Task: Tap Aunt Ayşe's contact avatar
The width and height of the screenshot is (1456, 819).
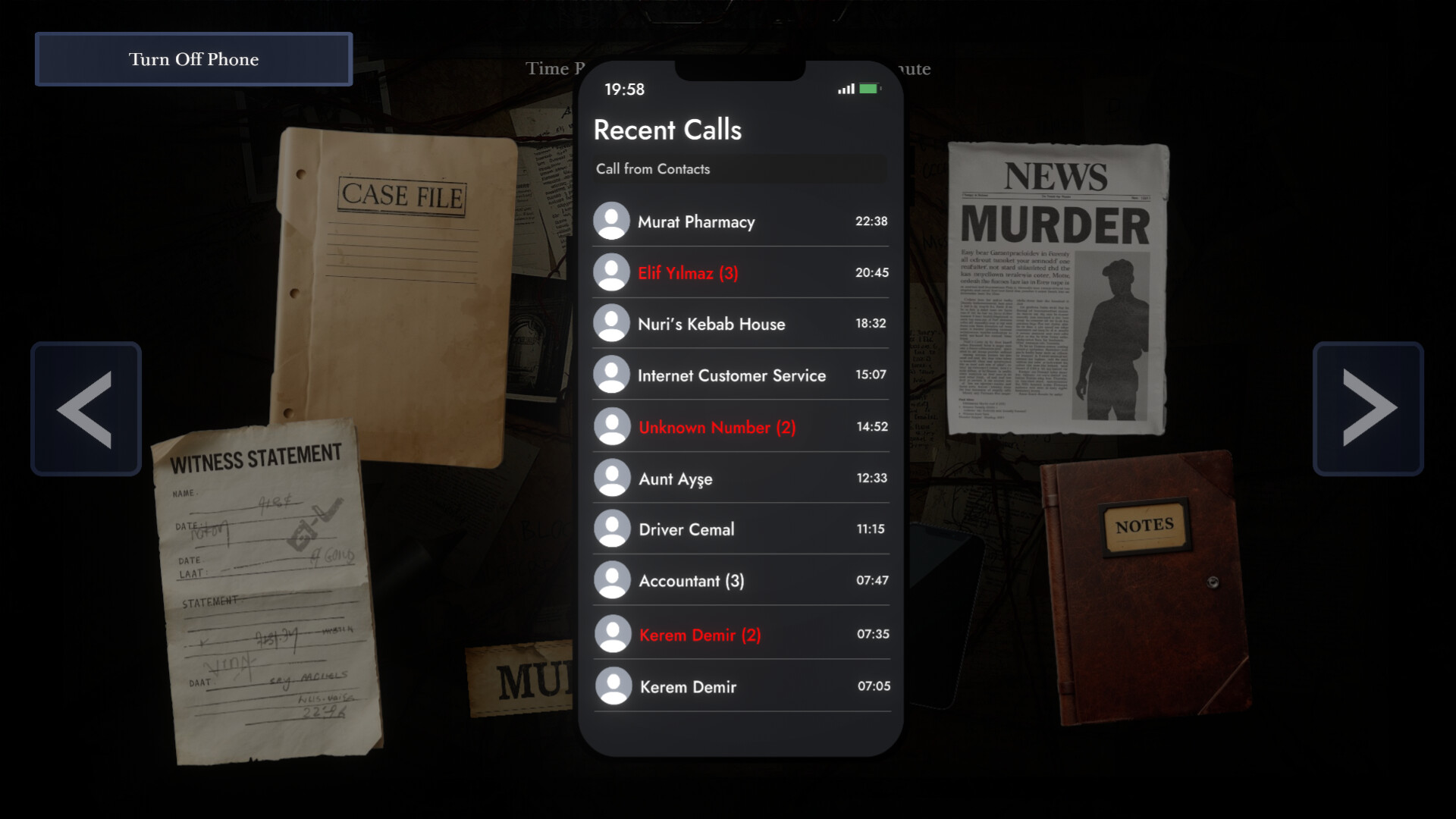Action: point(613,478)
